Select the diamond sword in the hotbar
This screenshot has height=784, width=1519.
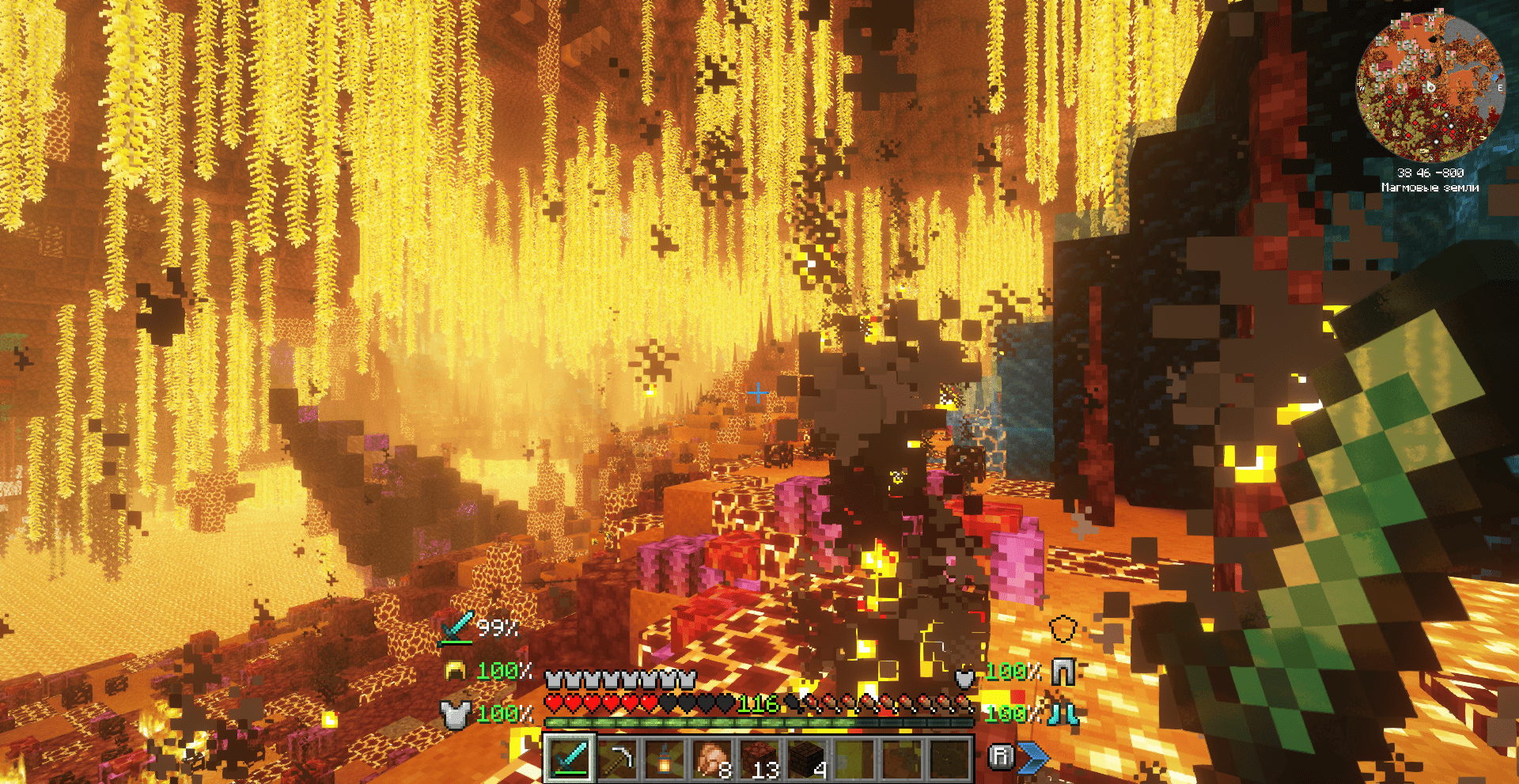tap(570, 759)
